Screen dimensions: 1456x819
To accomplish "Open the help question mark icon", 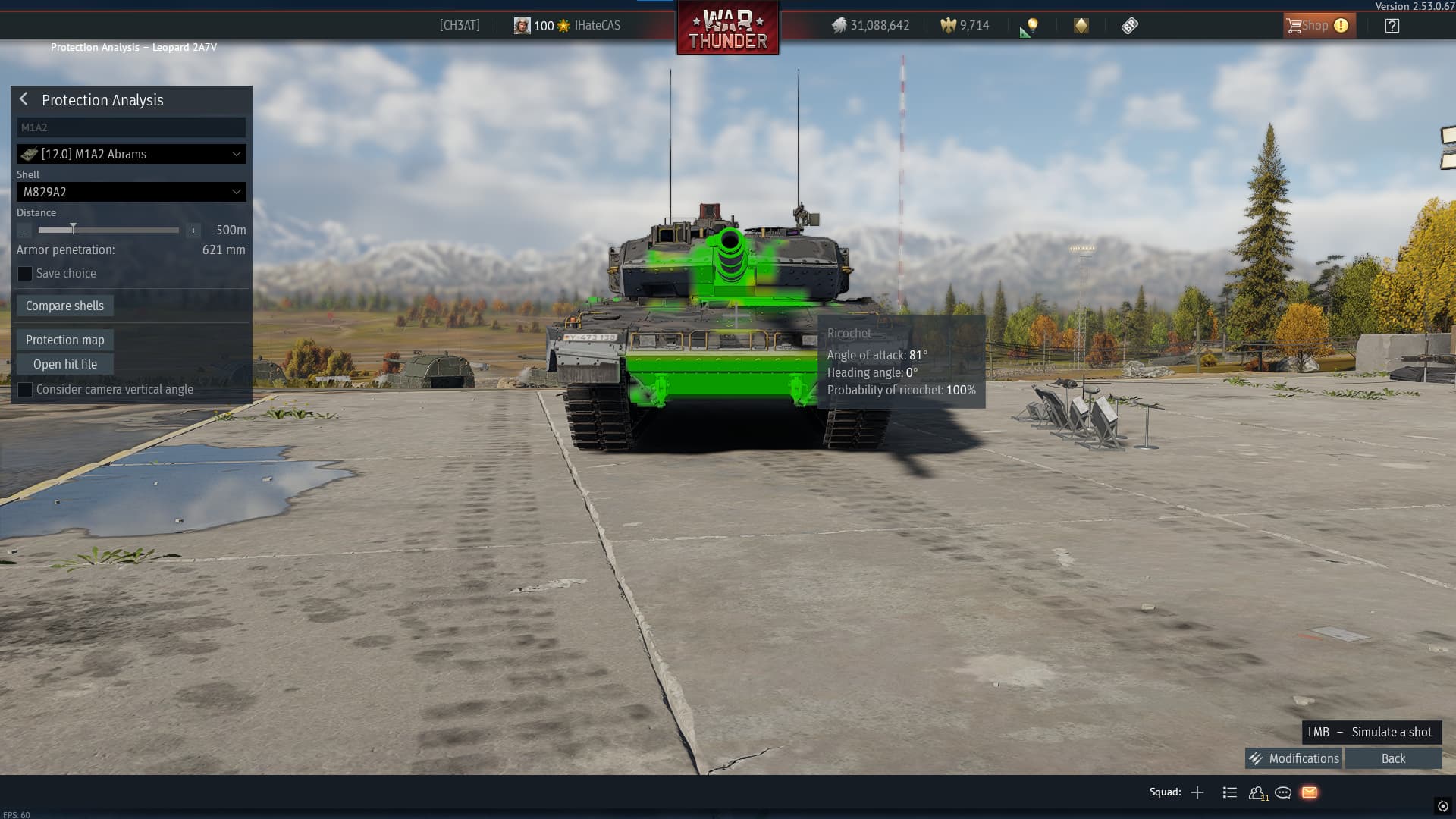I will coord(1392,26).
